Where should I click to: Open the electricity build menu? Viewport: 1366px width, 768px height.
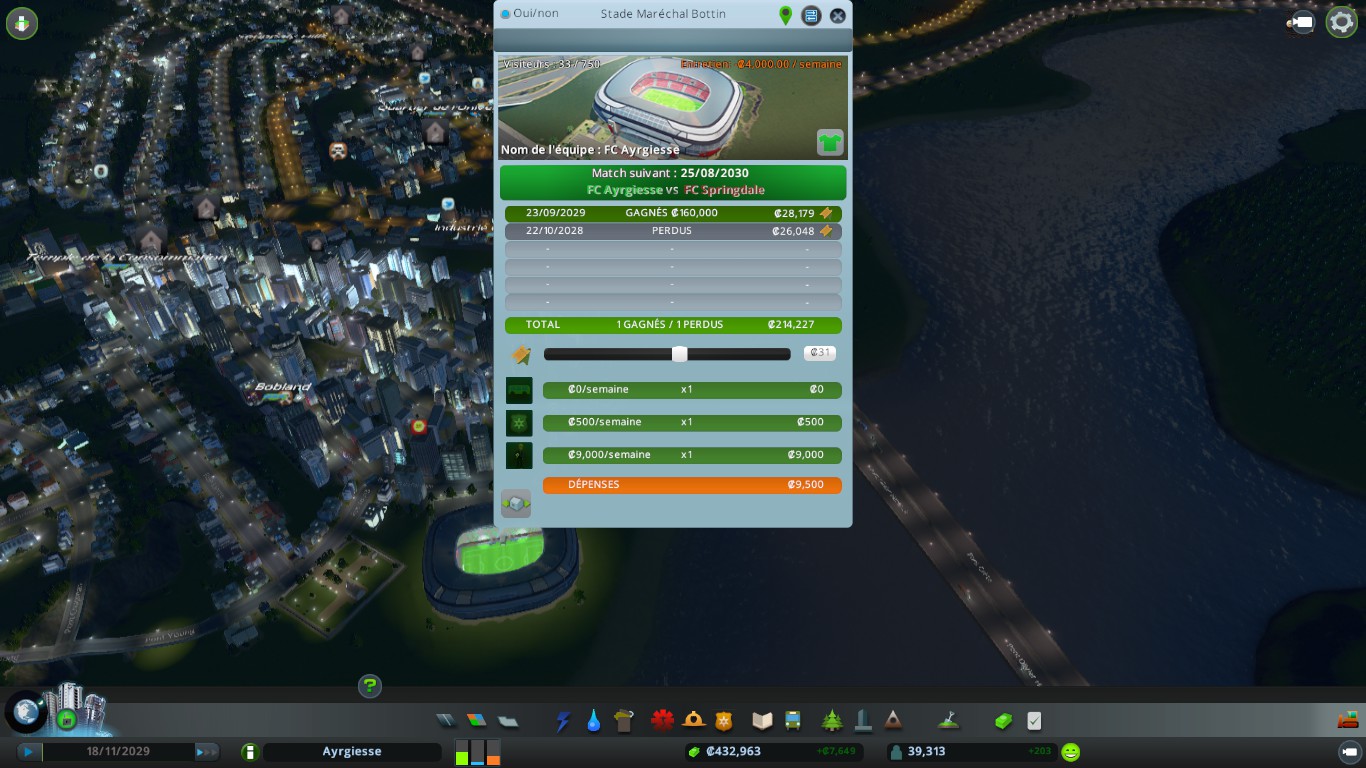(x=563, y=721)
